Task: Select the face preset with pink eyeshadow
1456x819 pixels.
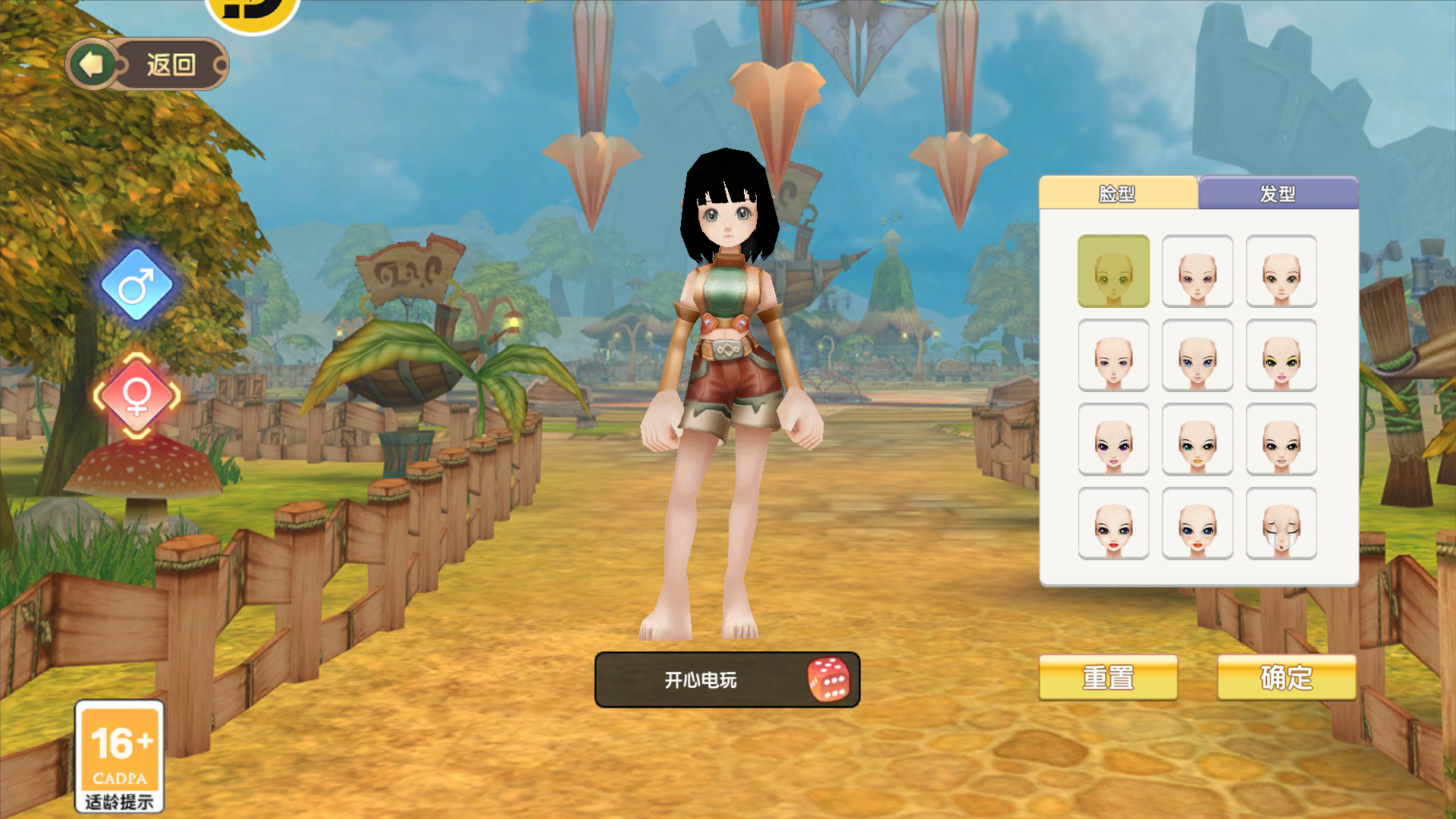Action: point(1197,271)
